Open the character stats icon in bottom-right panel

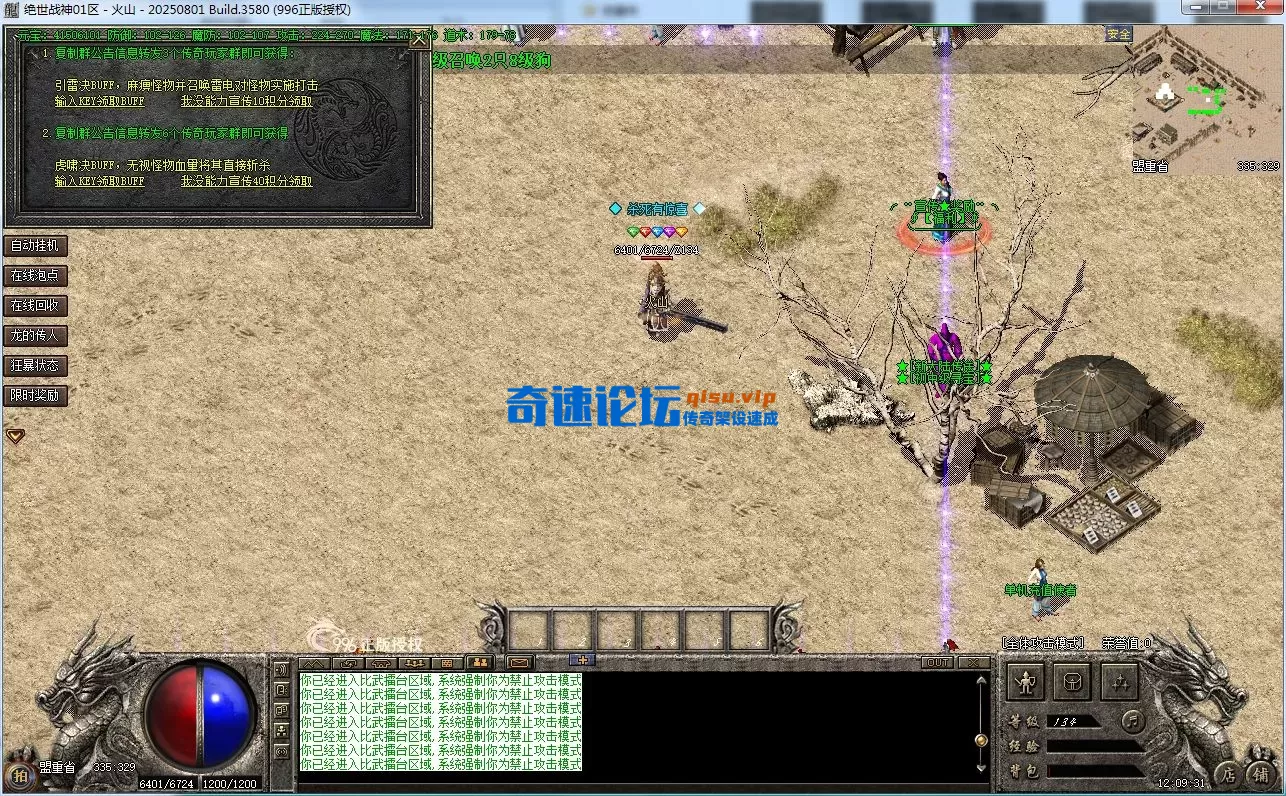(1026, 682)
